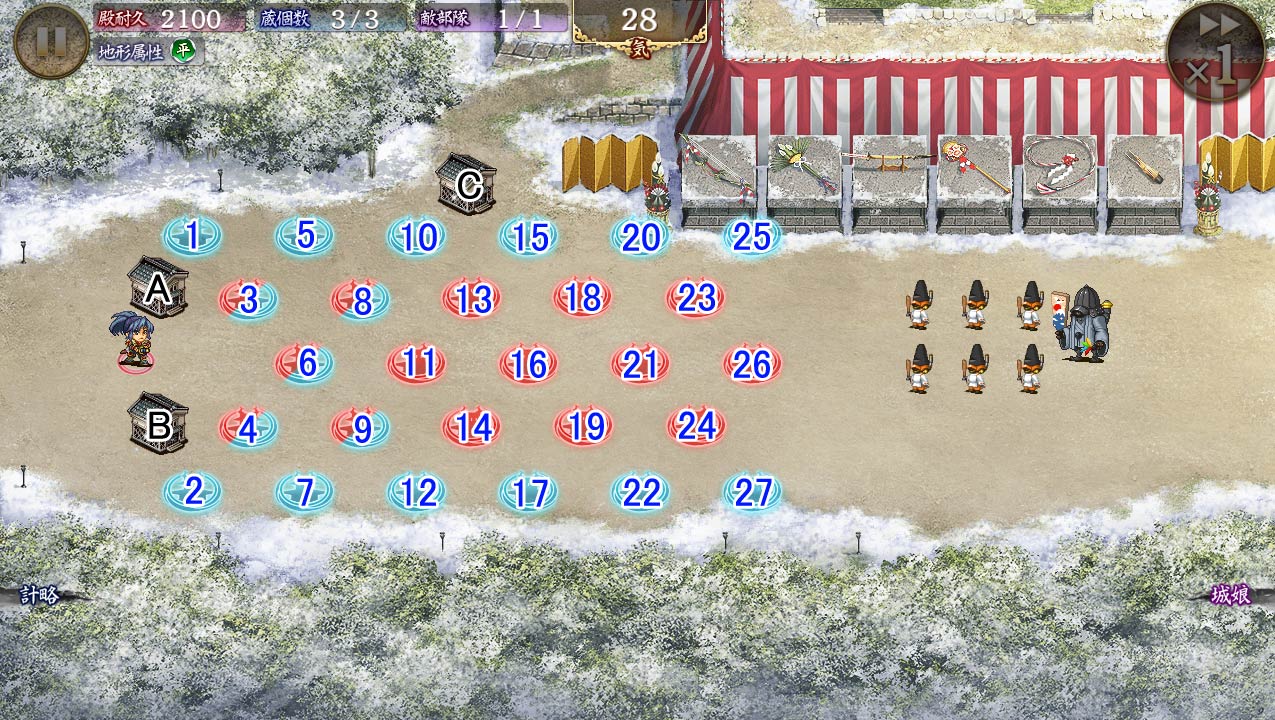
Task: Select blue placement tile 27
Action: coord(752,493)
